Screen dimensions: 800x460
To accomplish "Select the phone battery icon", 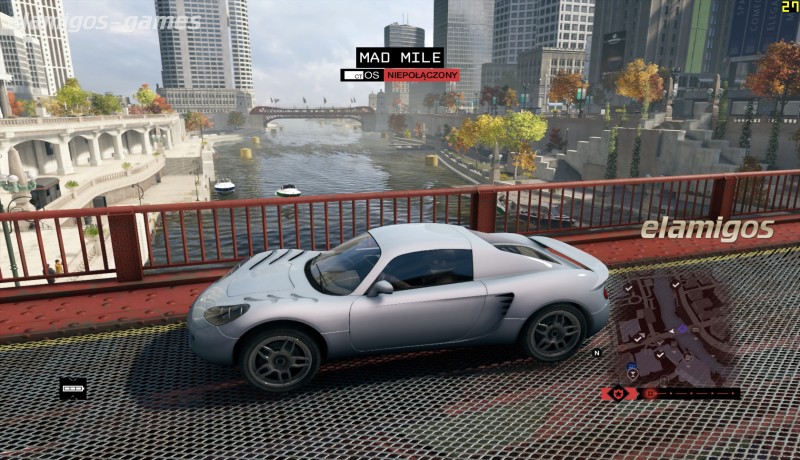I will pos(73,387).
